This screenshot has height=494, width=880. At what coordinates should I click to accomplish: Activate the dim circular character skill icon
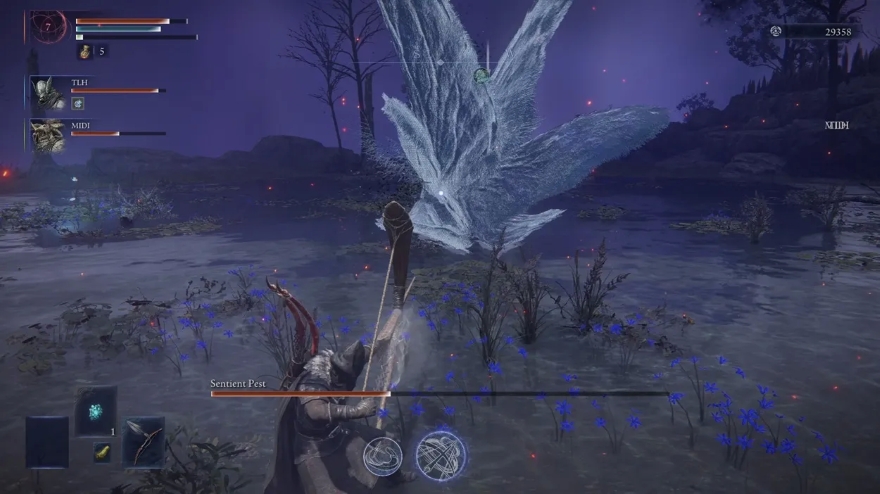tap(383, 456)
